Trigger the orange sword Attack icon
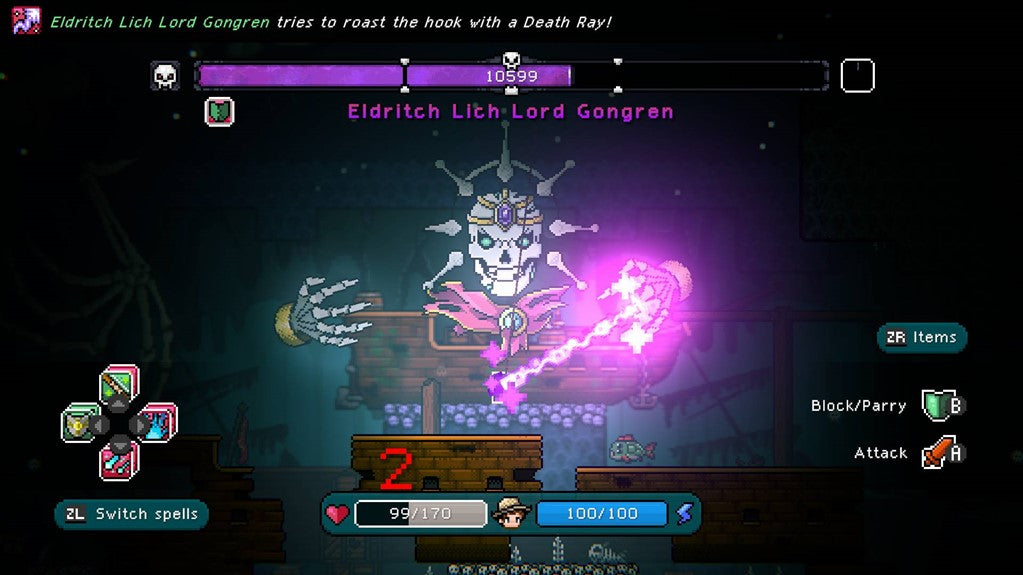The image size is (1023, 575). (941, 453)
